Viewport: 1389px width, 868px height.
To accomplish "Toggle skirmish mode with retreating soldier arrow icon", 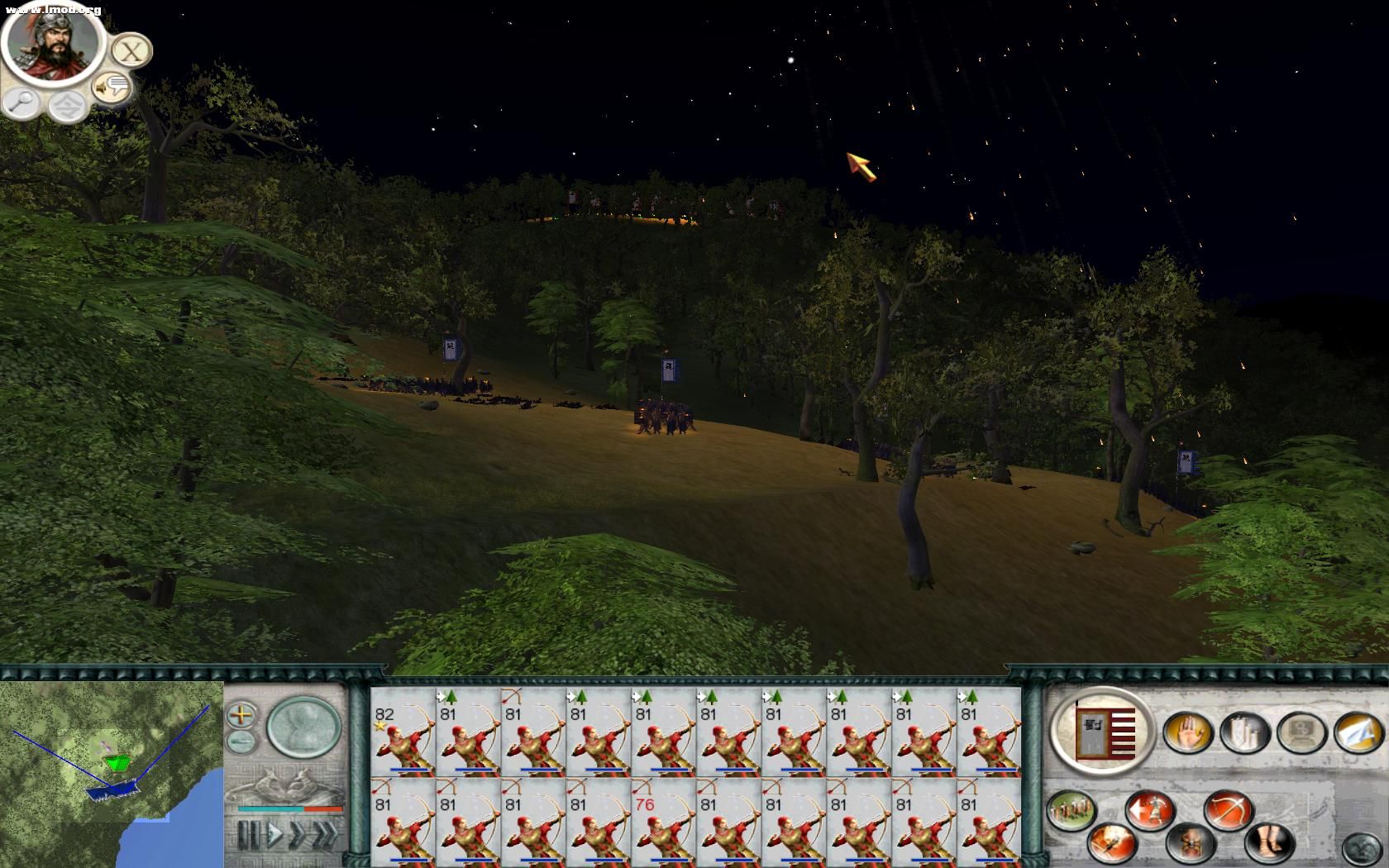I will [x=1150, y=810].
